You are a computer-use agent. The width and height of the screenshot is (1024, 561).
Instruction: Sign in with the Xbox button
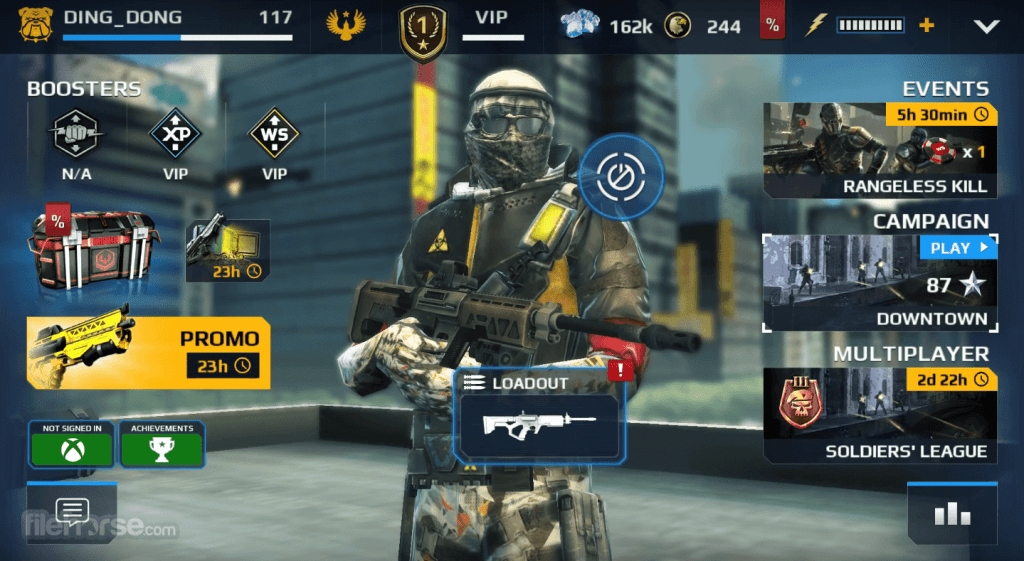pyautogui.click(x=71, y=445)
